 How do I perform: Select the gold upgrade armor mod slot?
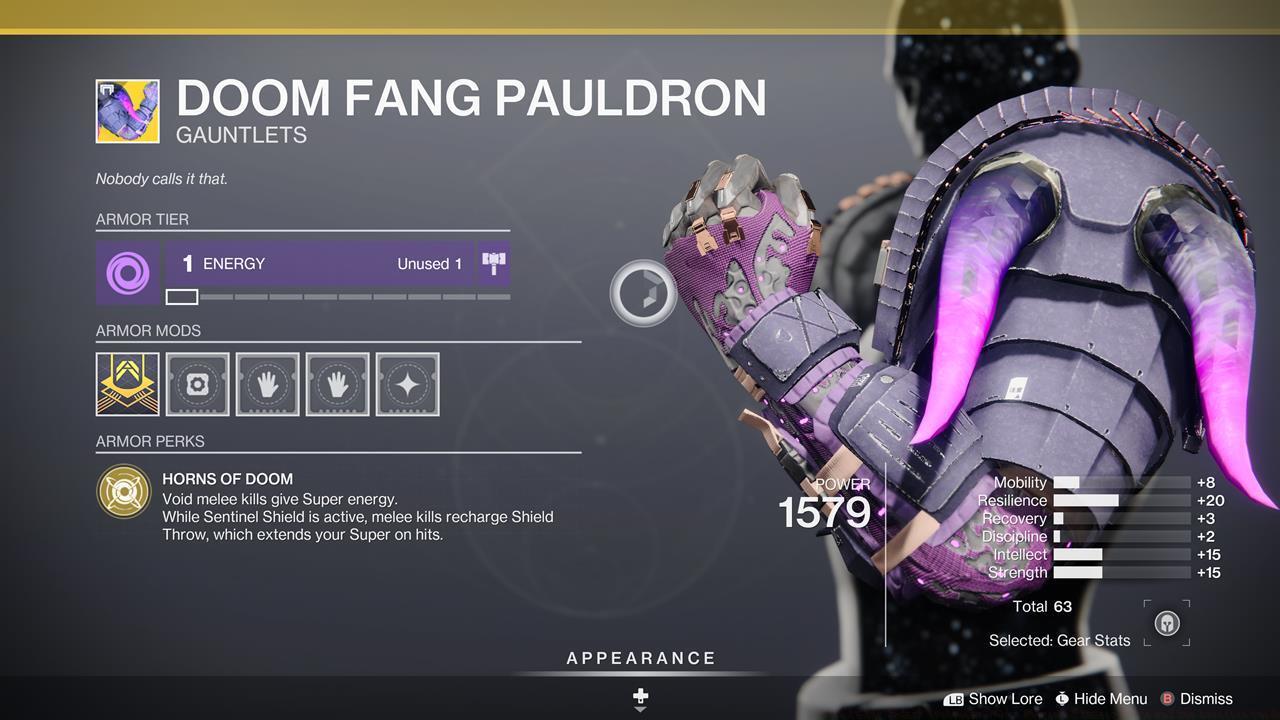click(128, 384)
